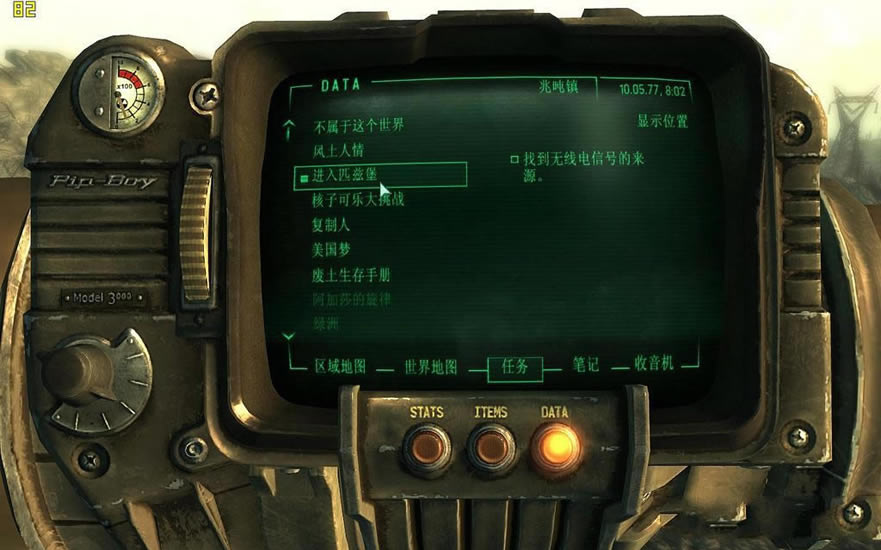This screenshot has width=881, height=550.
Task: Open the 废土生存手册 quest
Action: [x=351, y=274]
